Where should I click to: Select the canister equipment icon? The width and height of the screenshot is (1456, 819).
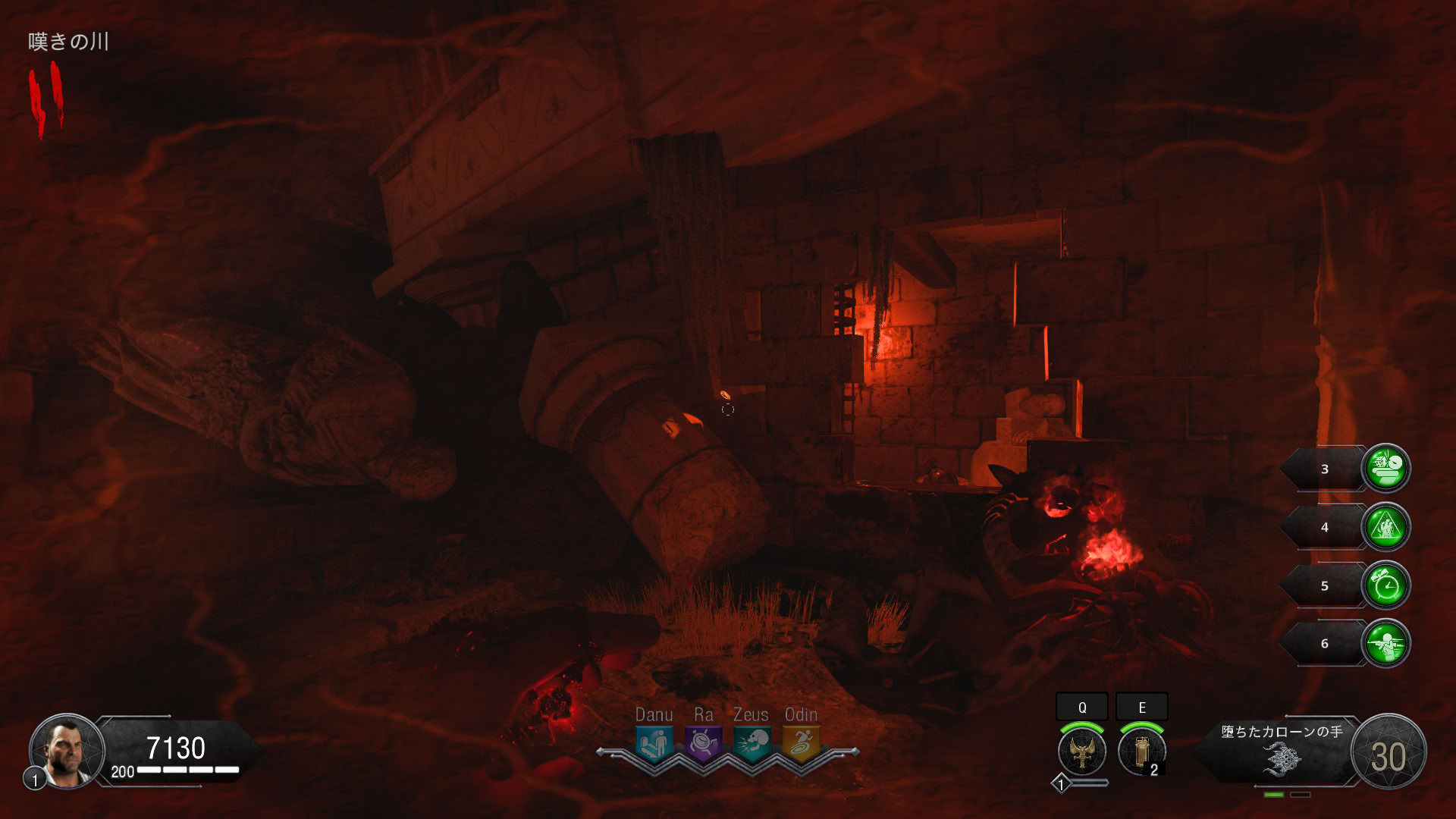1141,751
